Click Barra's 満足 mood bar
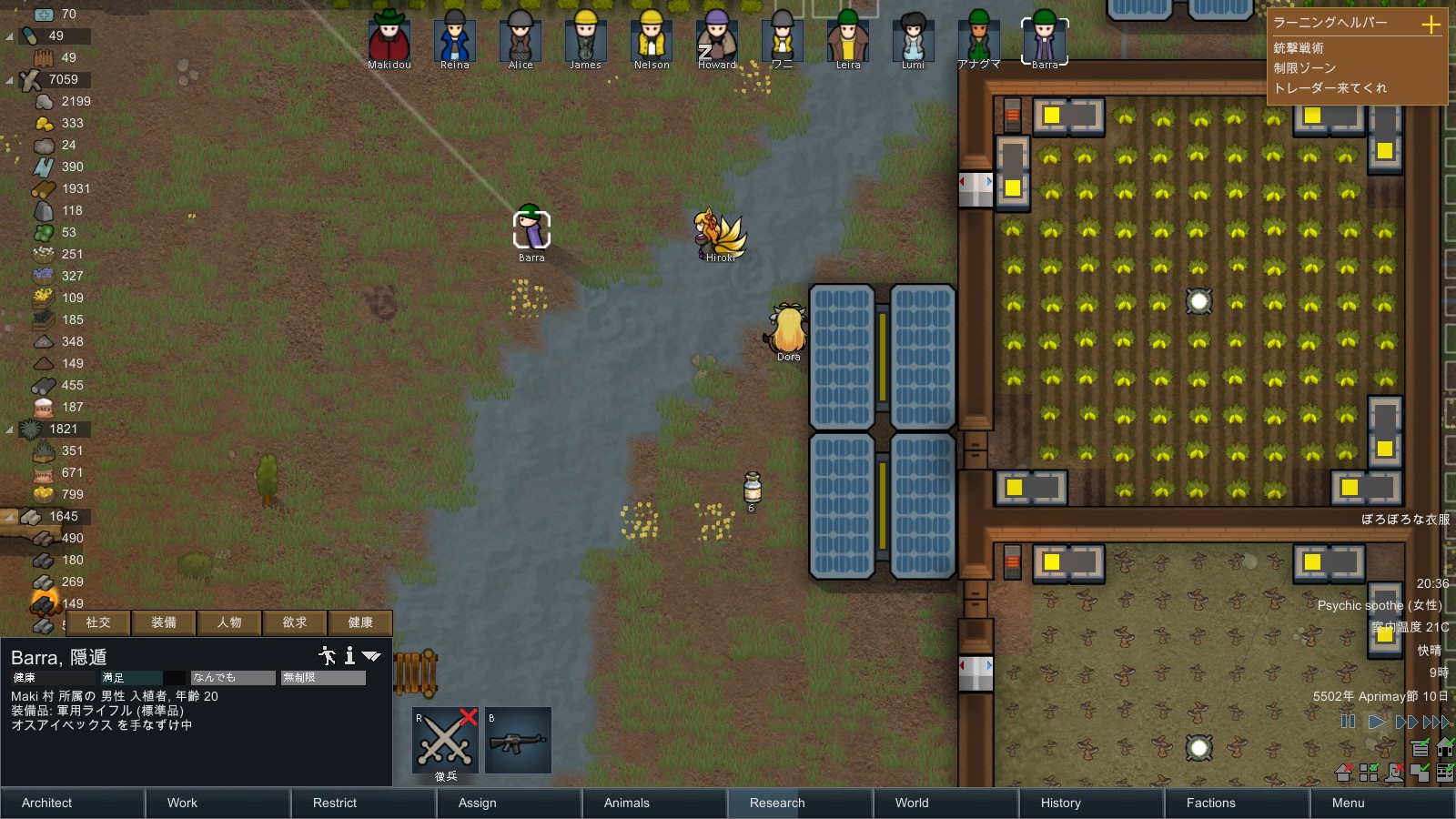This screenshot has height=819, width=1456. [x=136, y=677]
